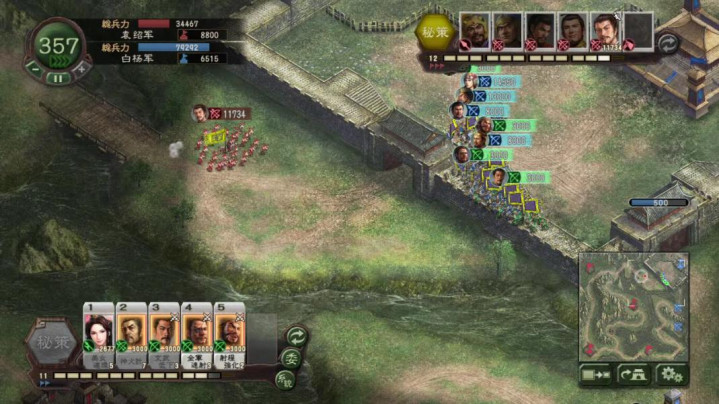Screen dimensions: 719x404
Task: Click the grey swap arrows beside enemy portraits
Action: [x=667, y=43]
